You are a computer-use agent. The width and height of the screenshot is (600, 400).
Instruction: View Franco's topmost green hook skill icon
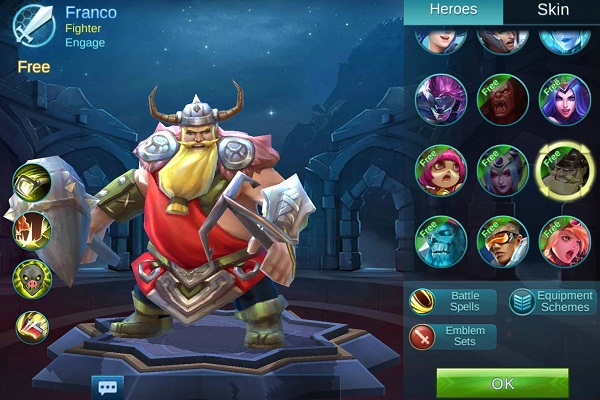coord(32,182)
